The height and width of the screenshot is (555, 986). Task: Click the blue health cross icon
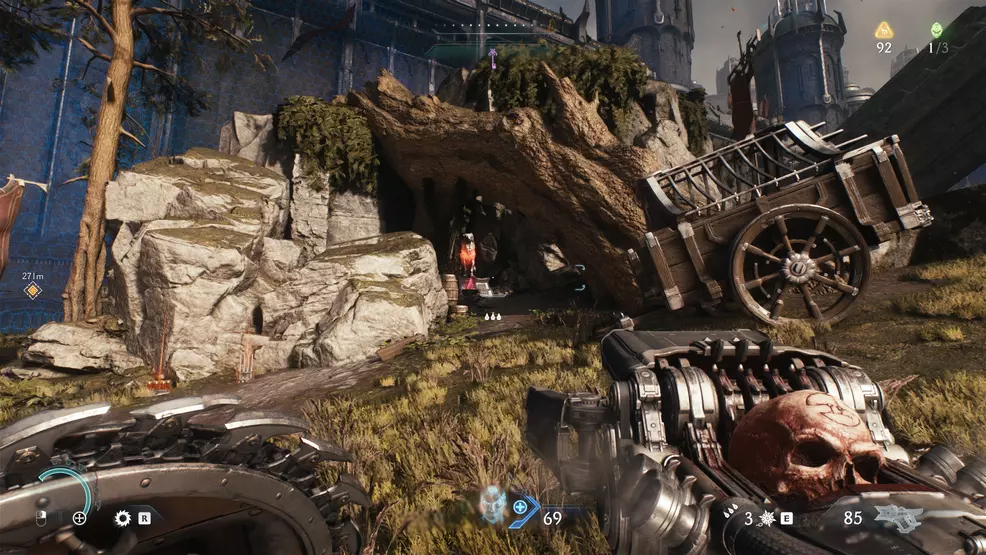pyautogui.click(x=521, y=508)
